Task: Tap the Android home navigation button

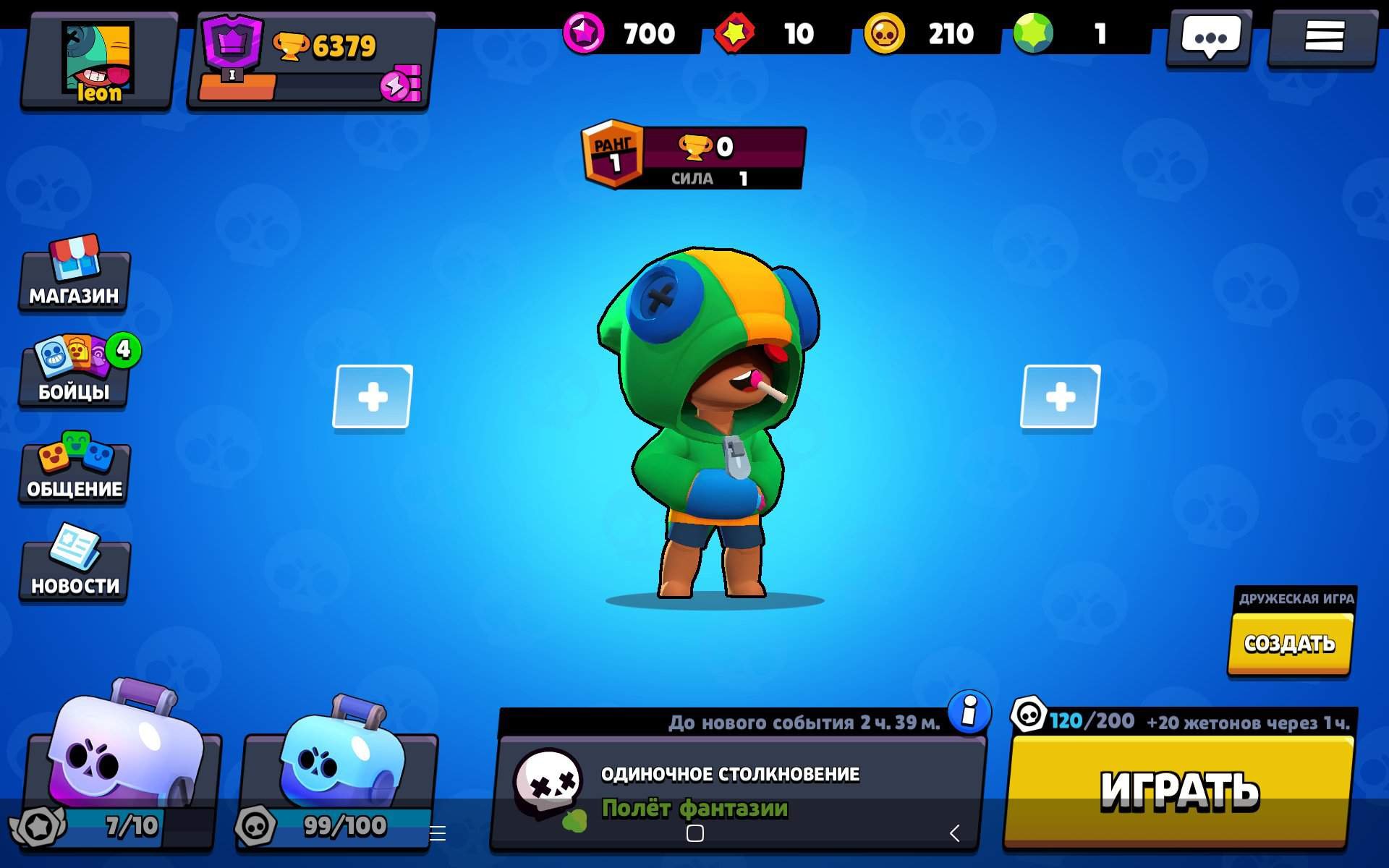Action: tap(694, 833)
